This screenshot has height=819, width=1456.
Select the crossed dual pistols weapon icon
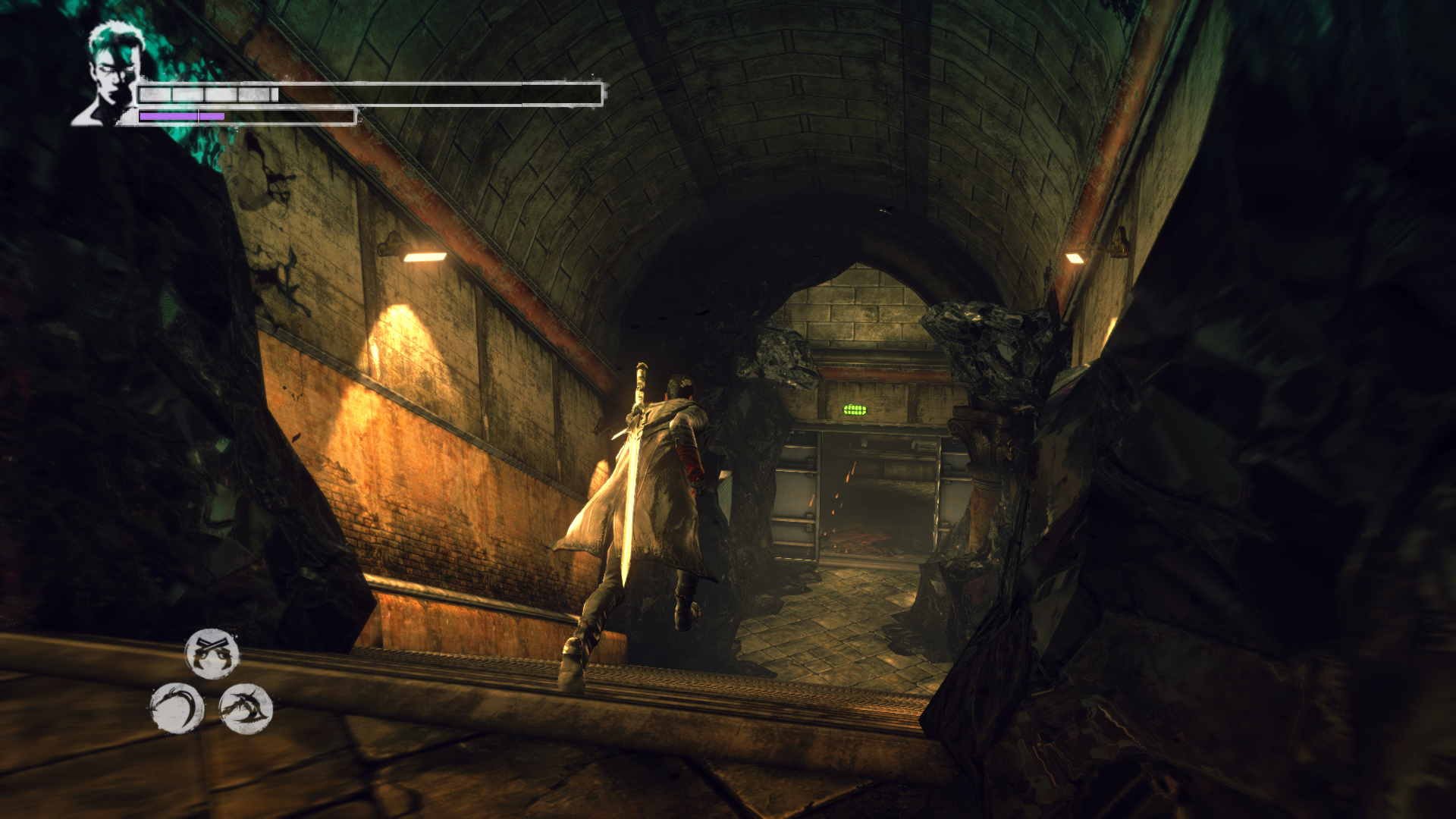point(212,654)
